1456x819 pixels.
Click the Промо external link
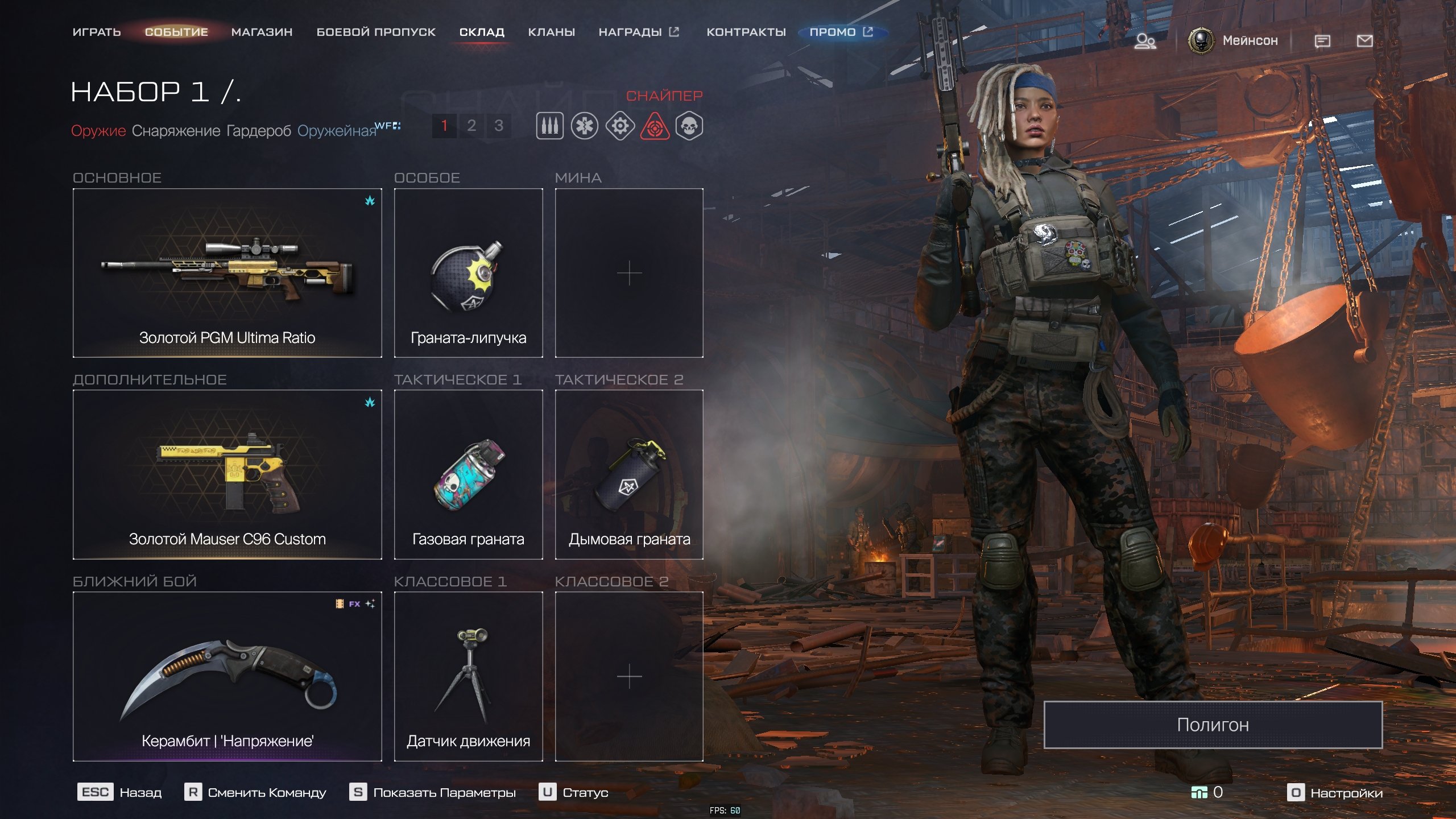click(x=840, y=32)
